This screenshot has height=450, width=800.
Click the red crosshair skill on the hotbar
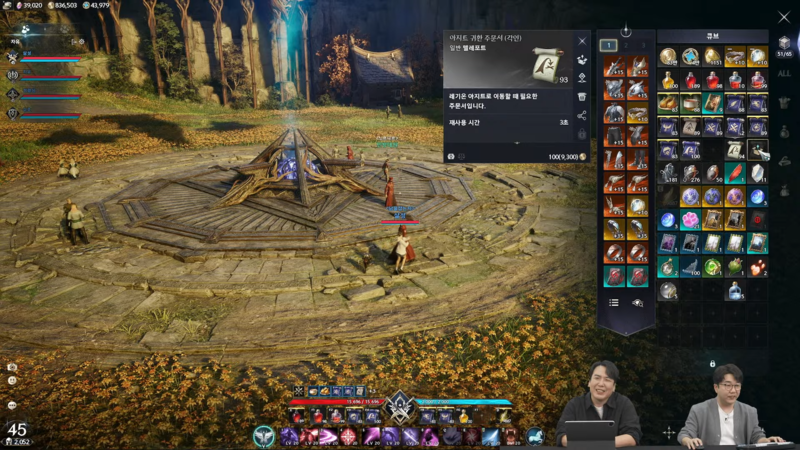point(350,436)
